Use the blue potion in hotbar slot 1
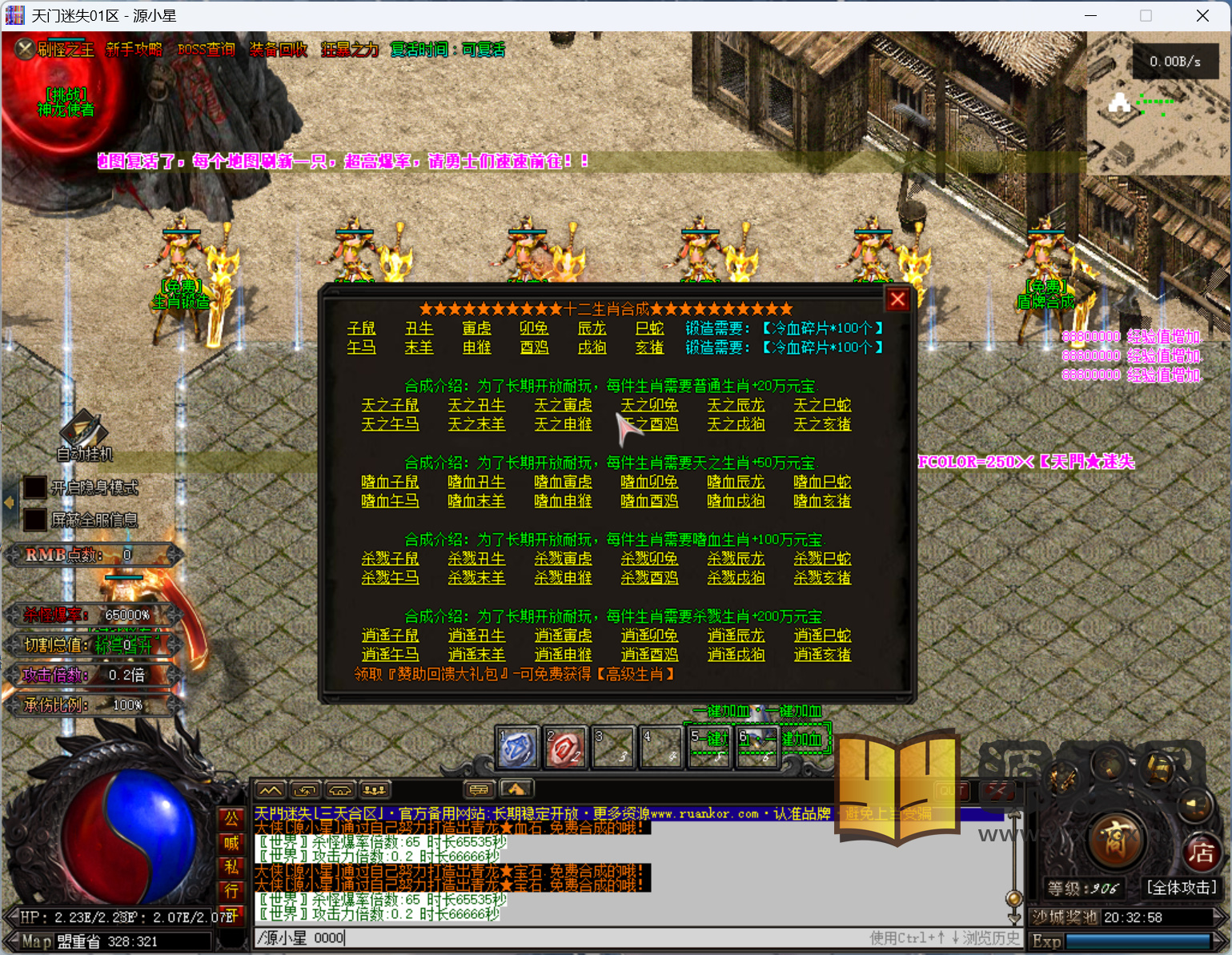The image size is (1232, 955). pos(517,748)
